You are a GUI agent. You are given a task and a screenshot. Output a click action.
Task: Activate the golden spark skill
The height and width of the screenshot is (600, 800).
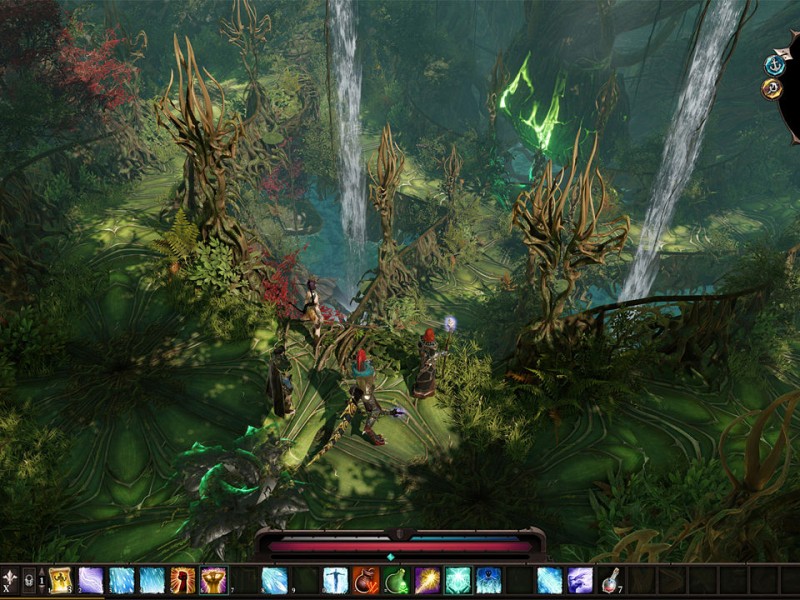click(x=428, y=580)
